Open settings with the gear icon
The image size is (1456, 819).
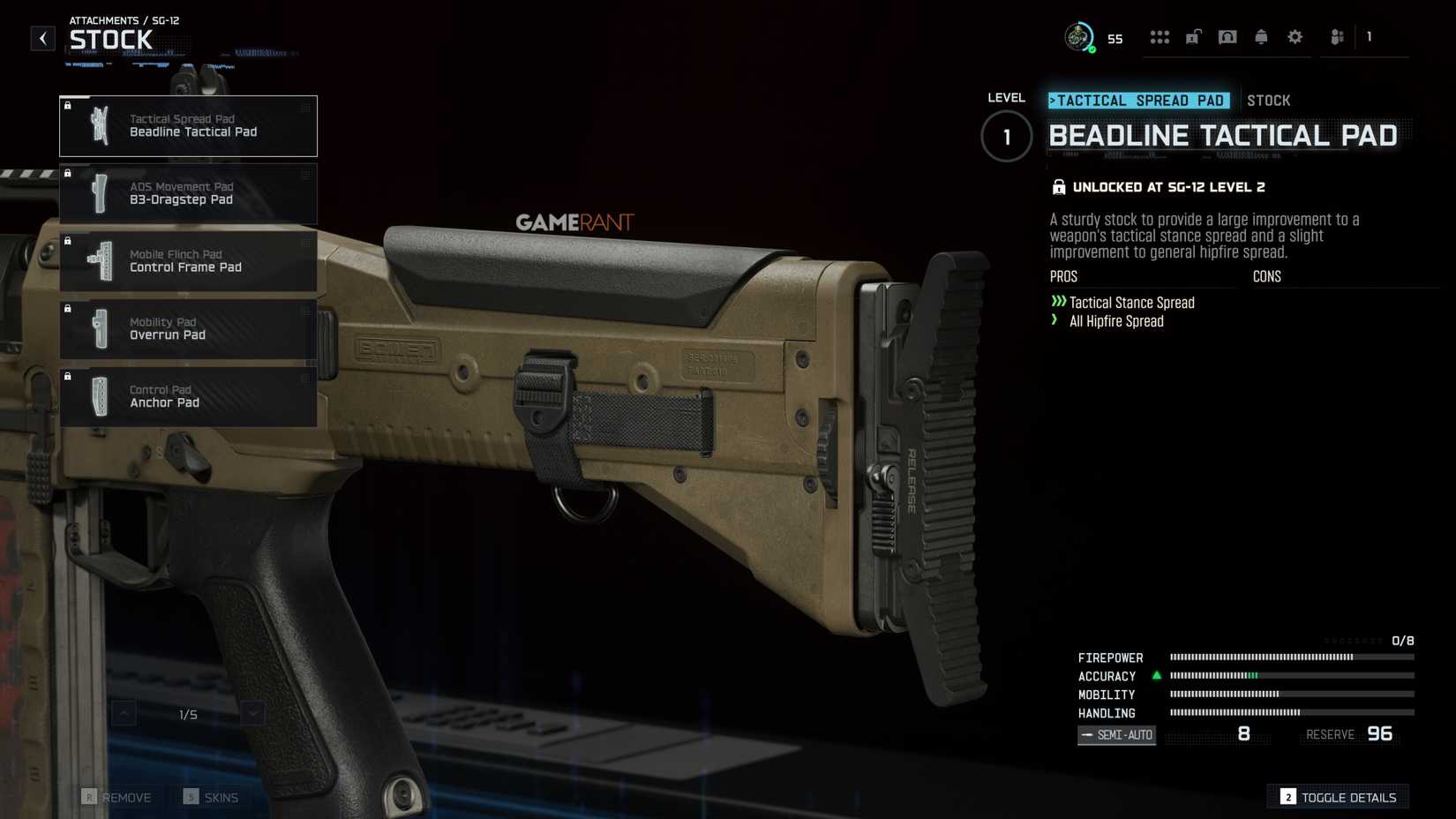1294,37
